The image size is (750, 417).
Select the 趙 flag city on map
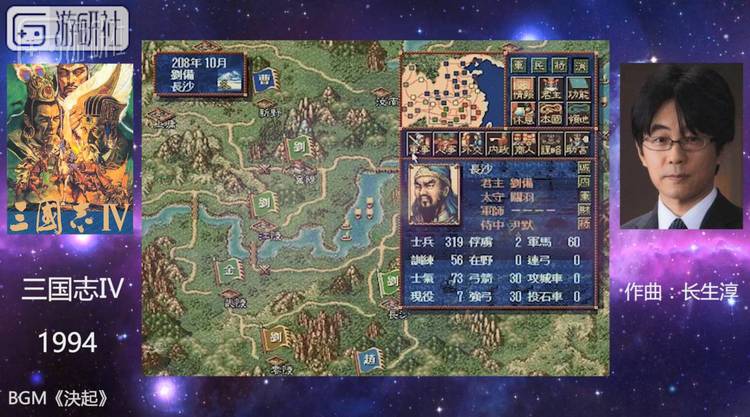click(373, 359)
